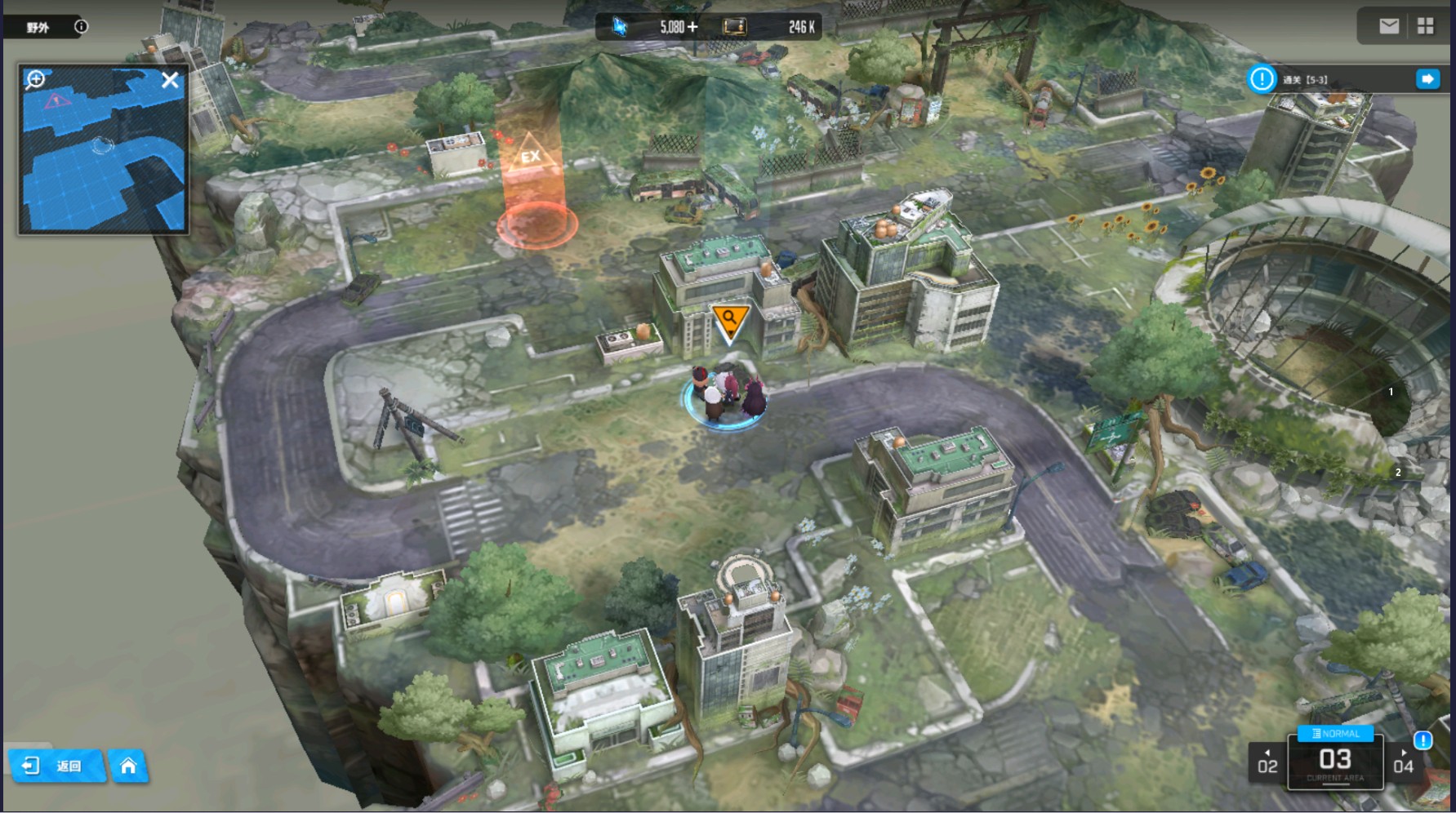Switch to next area 04

(1403, 763)
